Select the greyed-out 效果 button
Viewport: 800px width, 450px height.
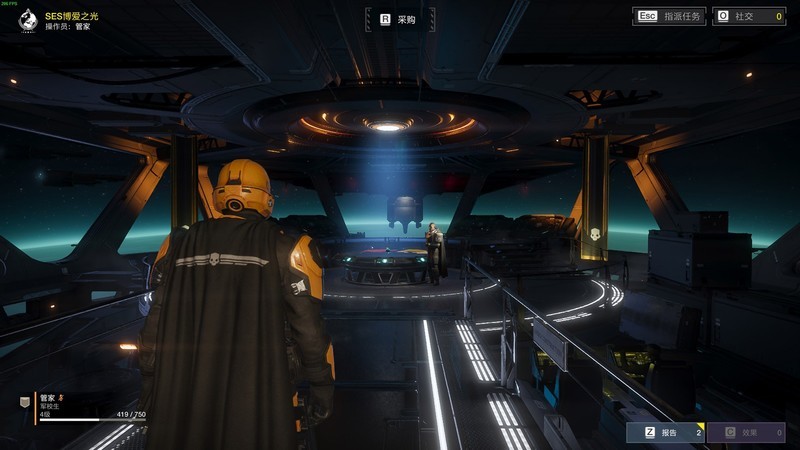point(746,432)
